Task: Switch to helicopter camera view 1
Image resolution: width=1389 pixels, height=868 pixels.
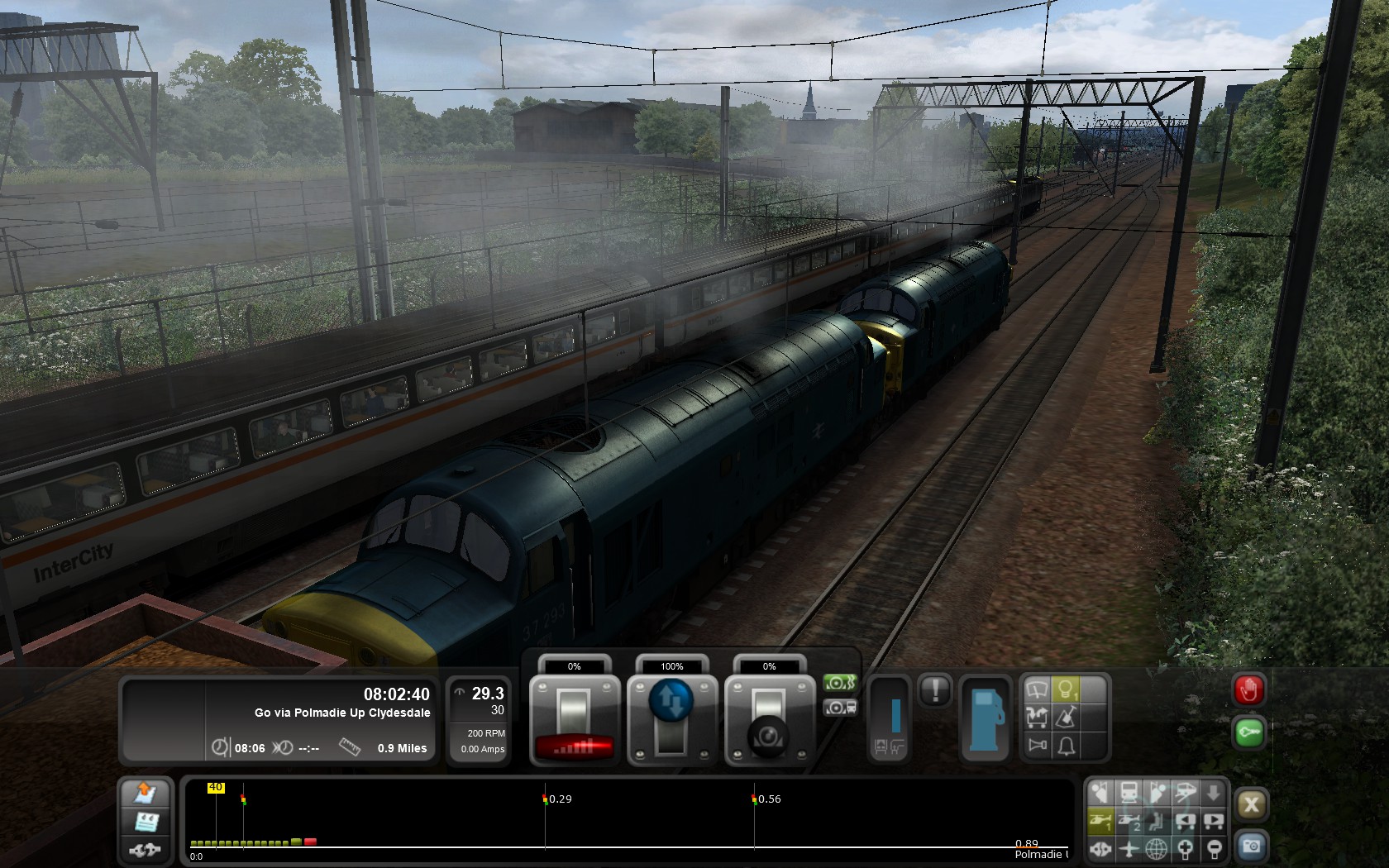Action: pyautogui.click(x=1100, y=821)
